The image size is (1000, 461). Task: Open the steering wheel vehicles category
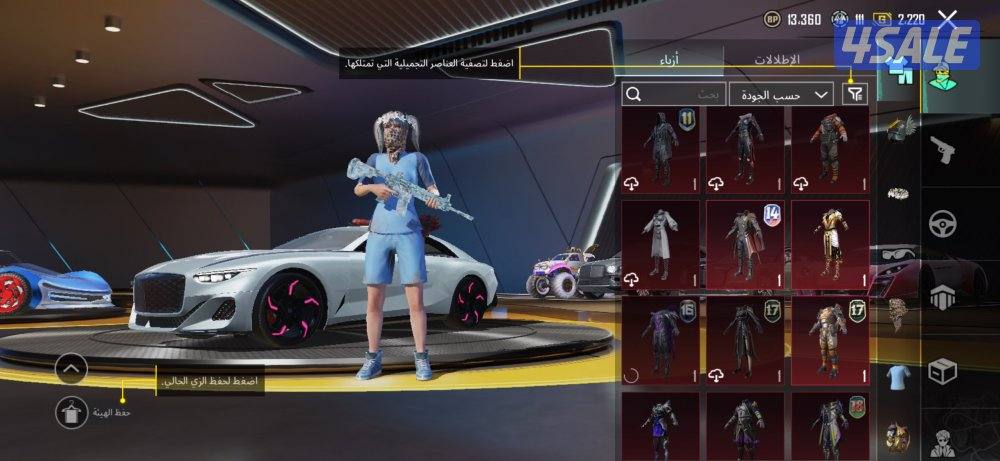coord(941,222)
